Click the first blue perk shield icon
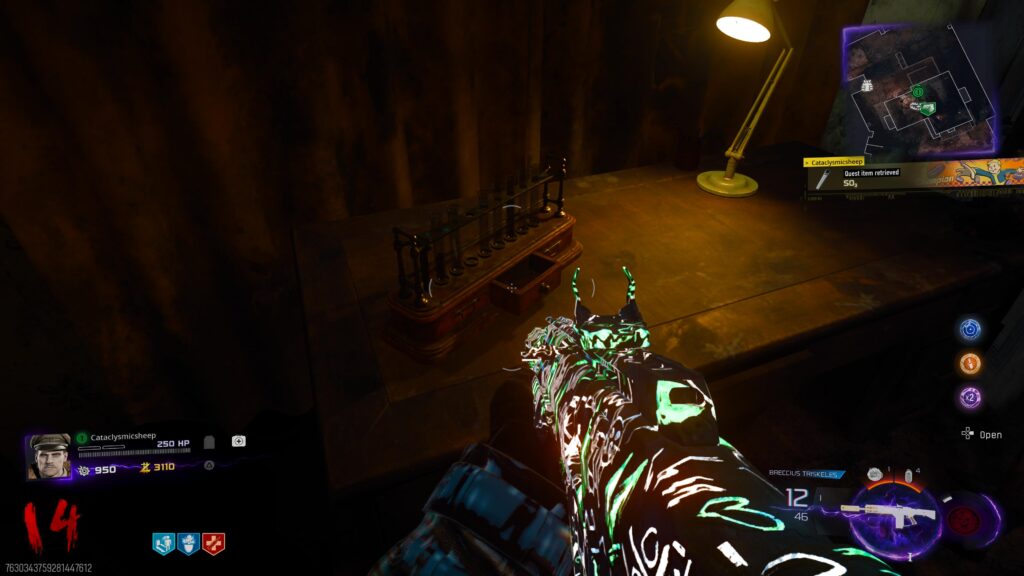 163,543
